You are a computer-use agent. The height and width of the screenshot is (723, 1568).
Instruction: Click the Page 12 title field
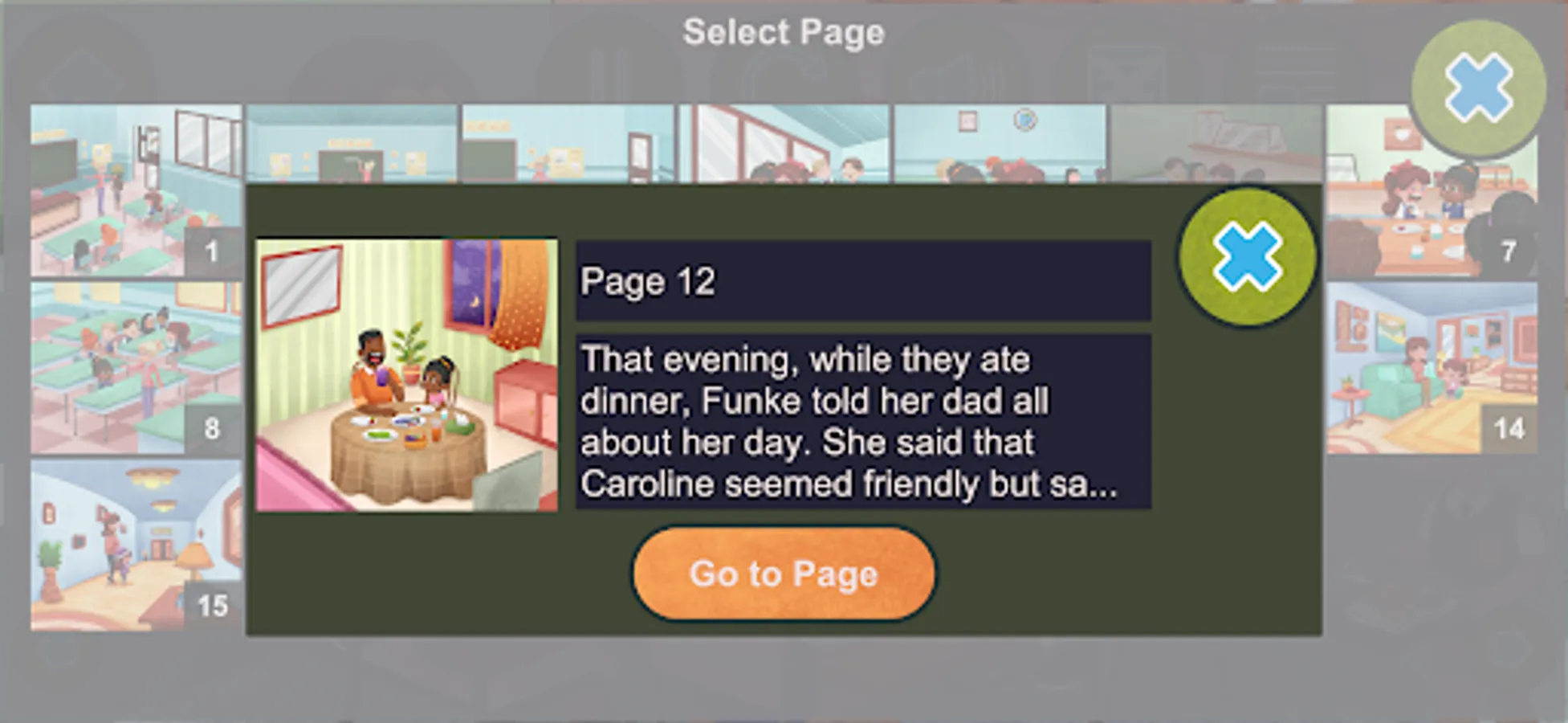tap(862, 281)
